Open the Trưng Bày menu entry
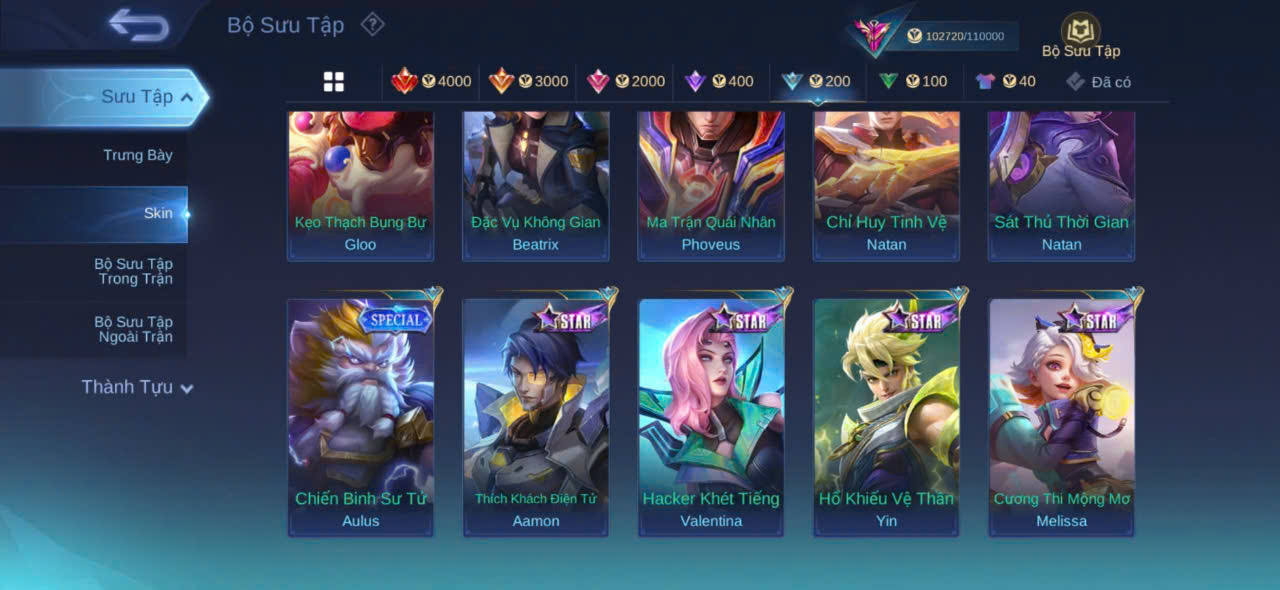The width and height of the screenshot is (1280, 590). click(137, 155)
